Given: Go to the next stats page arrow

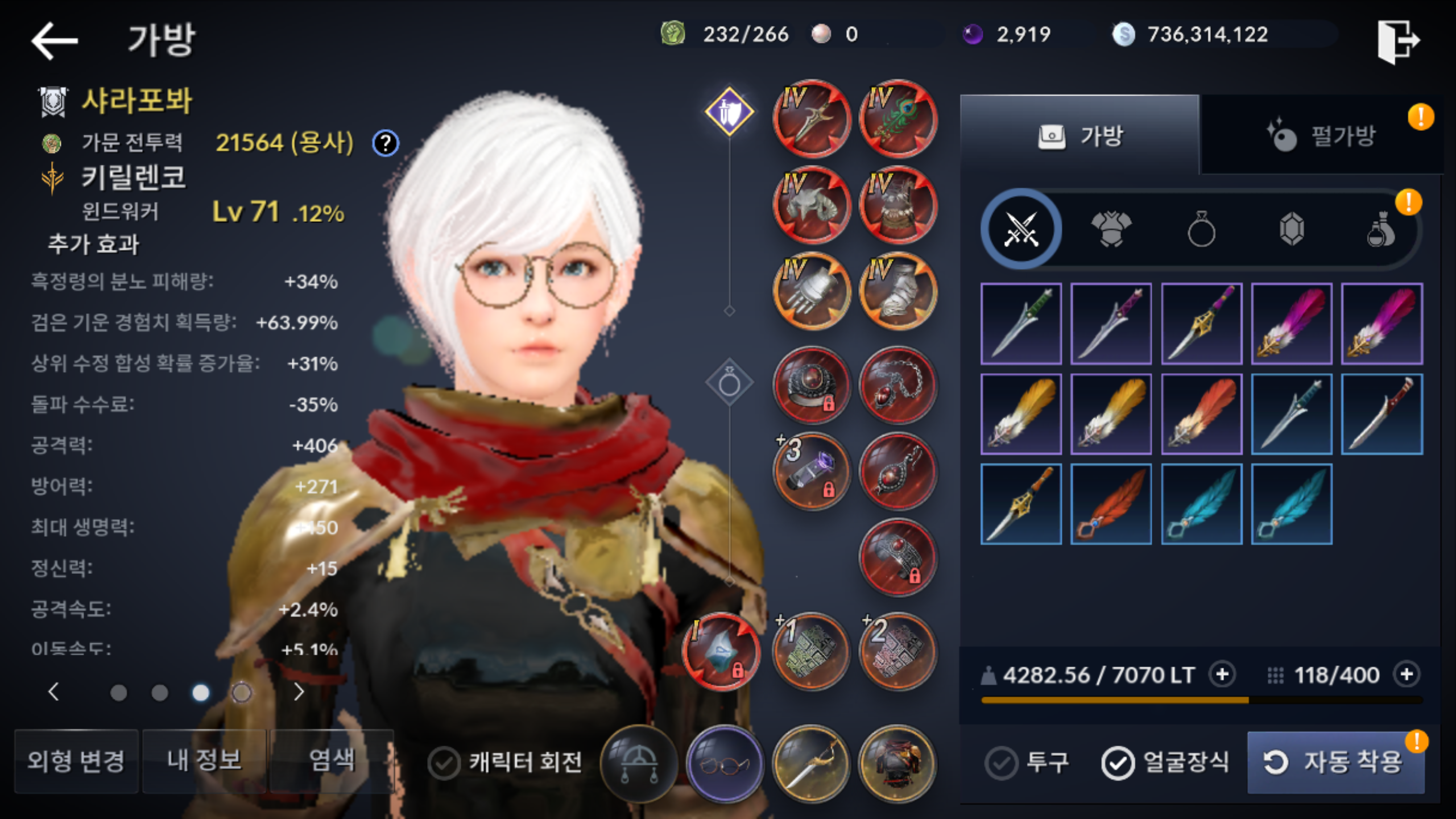Looking at the screenshot, I should click(x=299, y=692).
